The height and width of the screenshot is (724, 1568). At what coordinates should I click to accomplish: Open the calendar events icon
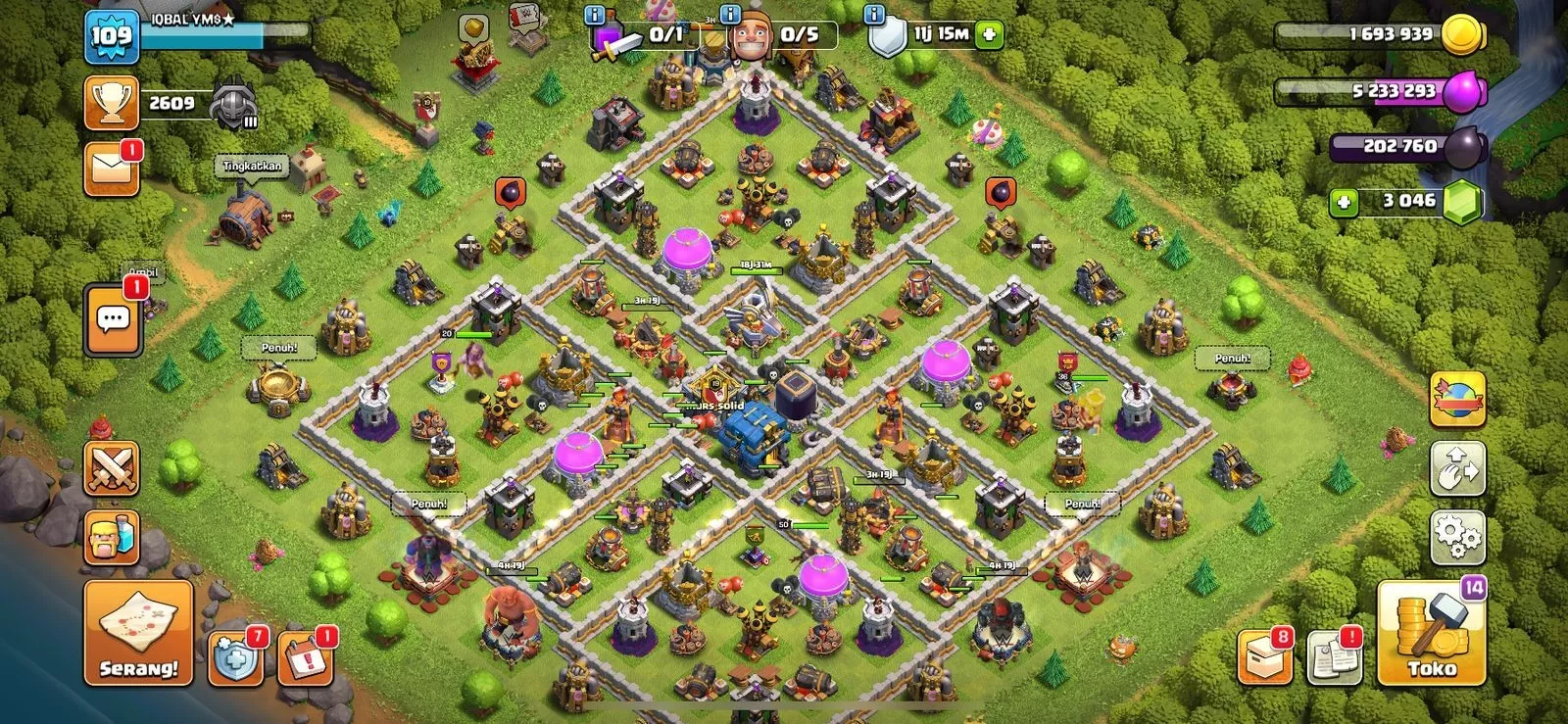[x=305, y=658]
